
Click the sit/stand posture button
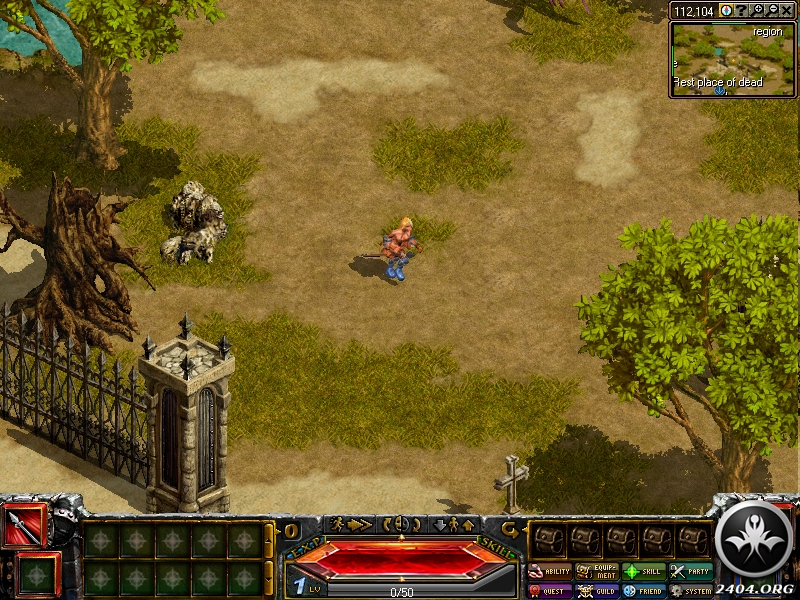pyautogui.click(x=453, y=524)
